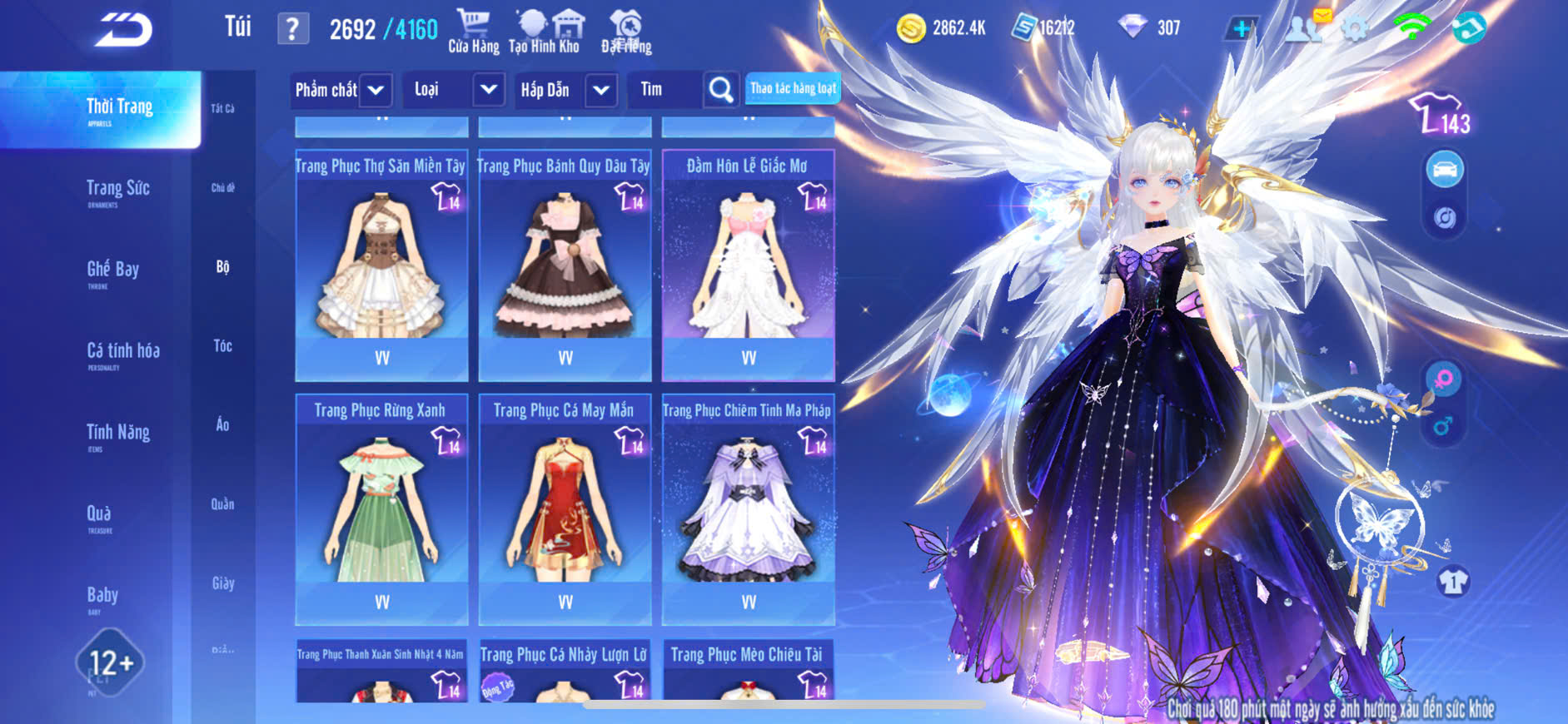
Task: Go back with the top-left arrow
Action: point(123,30)
